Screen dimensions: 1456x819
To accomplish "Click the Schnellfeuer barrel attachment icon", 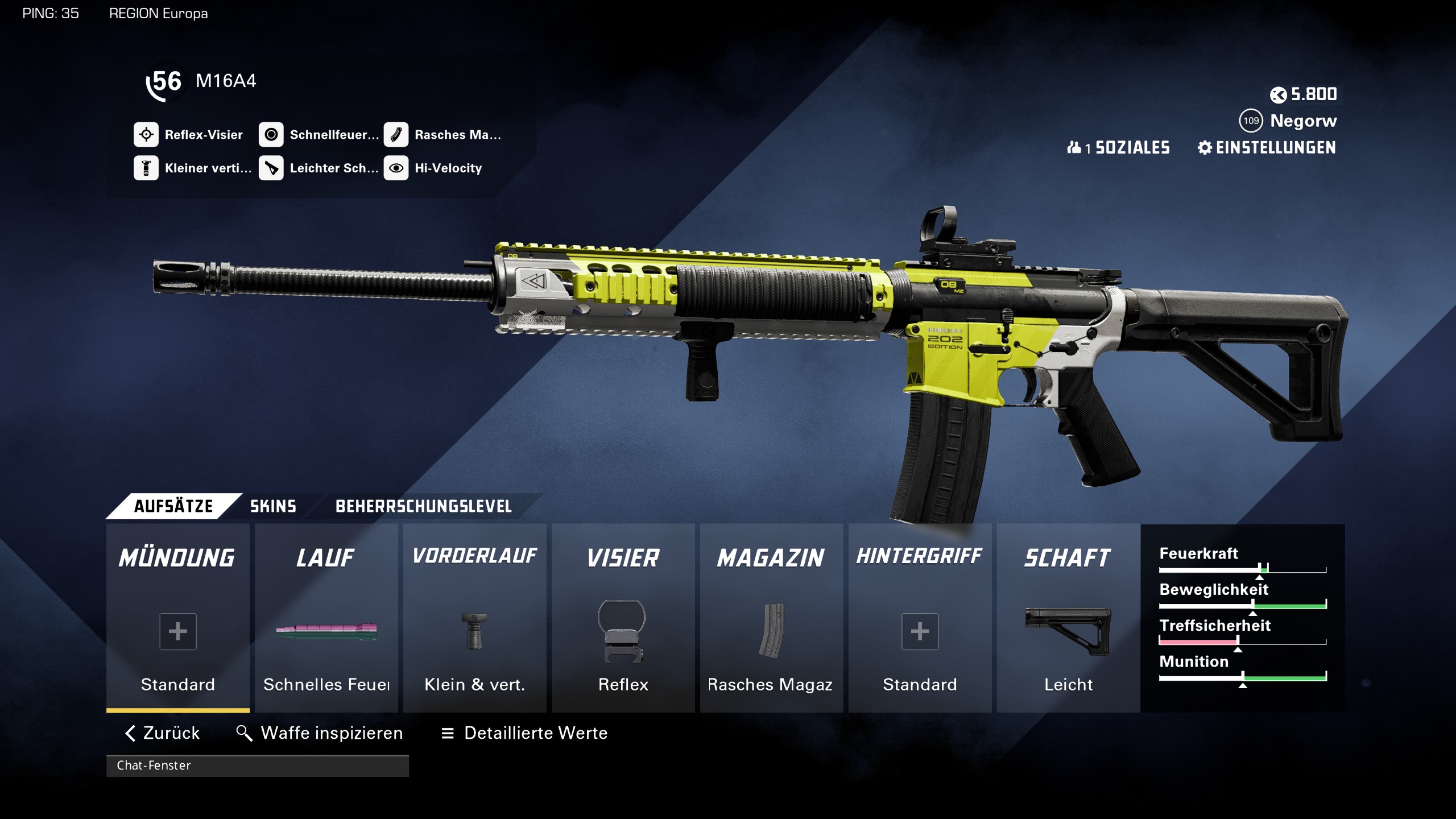I will pyautogui.click(x=272, y=134).
